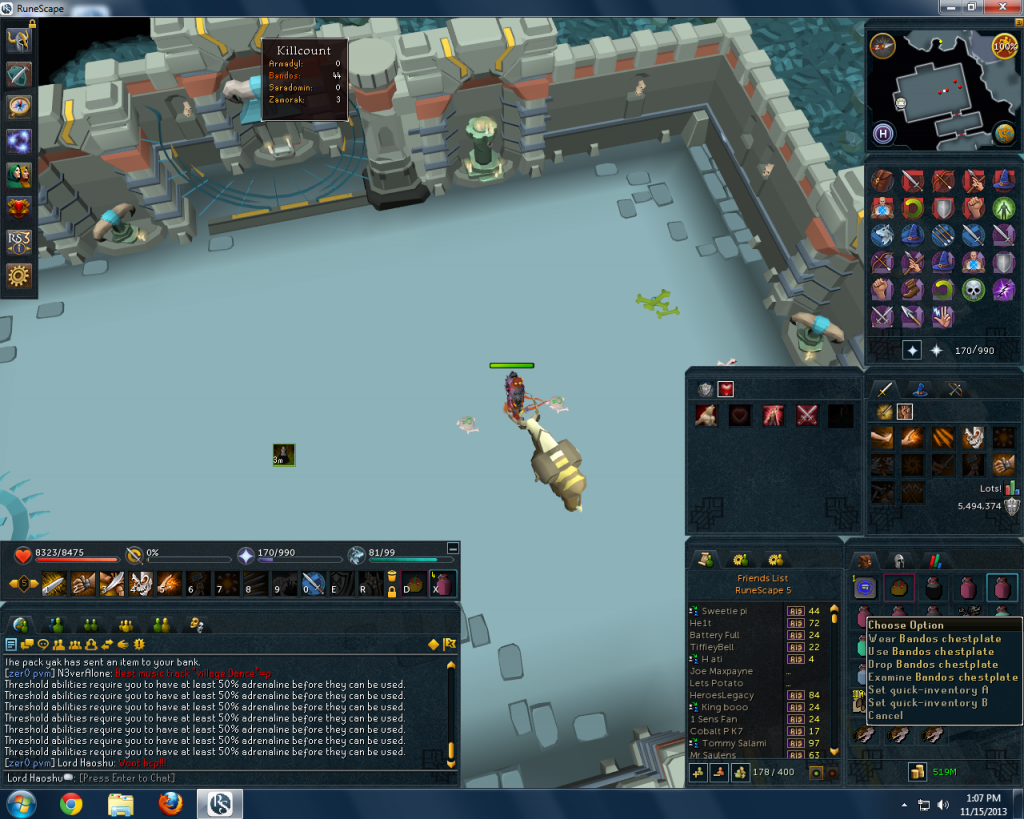1024x819 pixels.
Task: Click the skull prayer icon
Action: click(x=974, y=290)
